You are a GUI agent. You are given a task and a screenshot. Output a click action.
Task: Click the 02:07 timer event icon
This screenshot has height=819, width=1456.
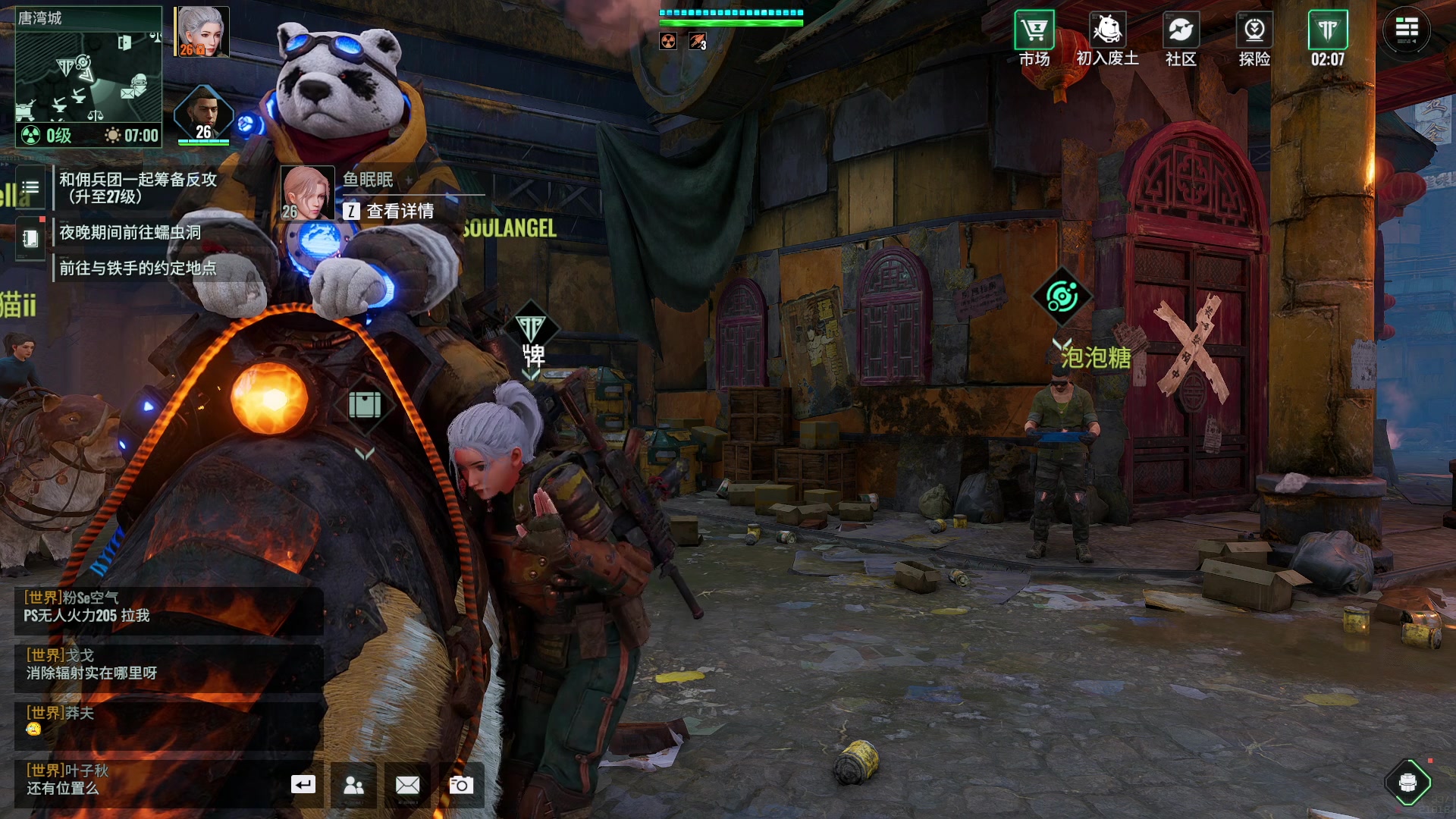(x=1327, y=38)
